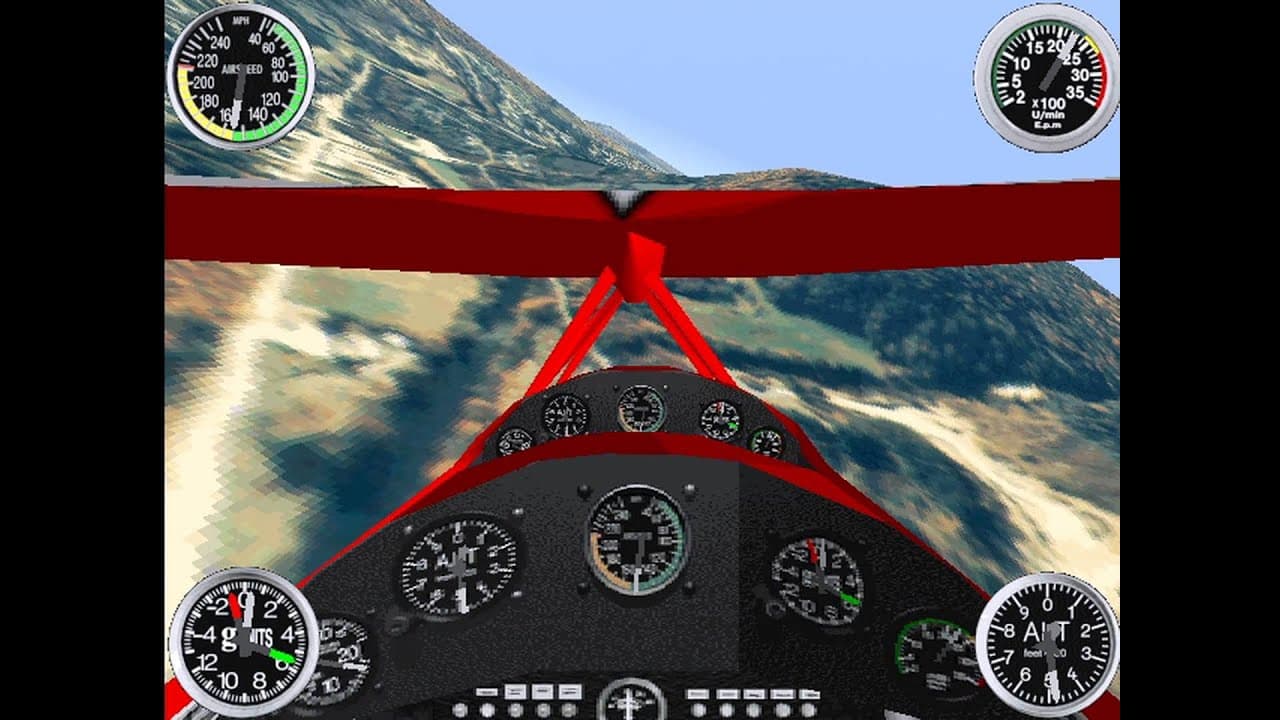This screenshot has height=720, width=1280.
Task: Flip the leftmost toggle switch
Action: pyautogui.click(x=460, y=710)
